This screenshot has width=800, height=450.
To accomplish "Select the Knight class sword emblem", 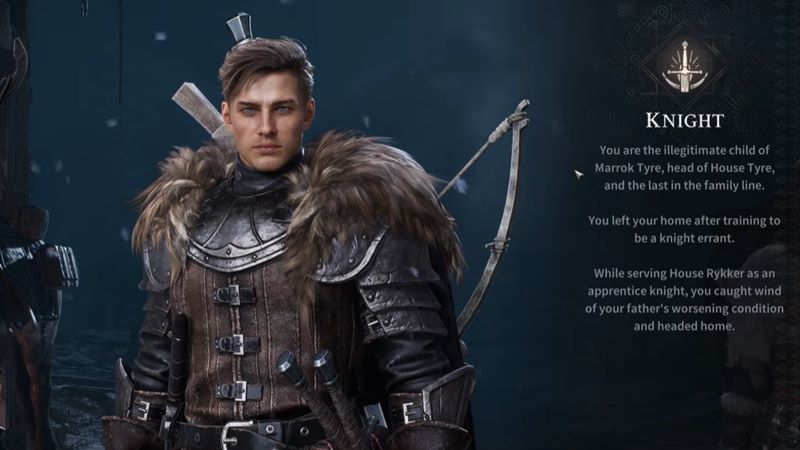I will 684,62.
